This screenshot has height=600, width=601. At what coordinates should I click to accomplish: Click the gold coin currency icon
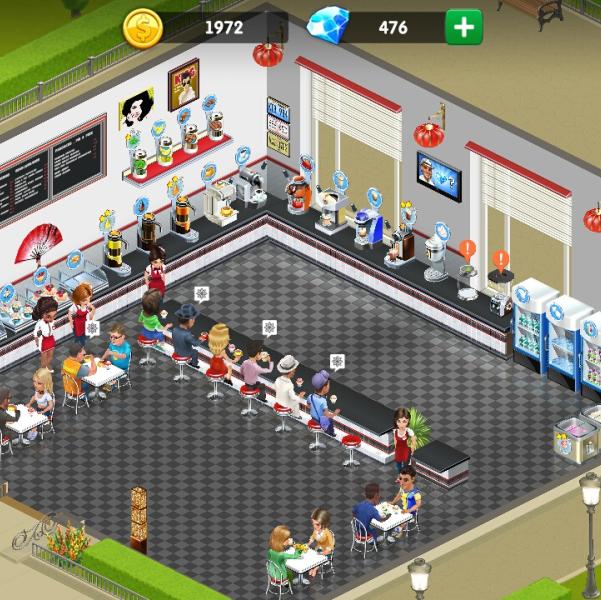(143, 28)
